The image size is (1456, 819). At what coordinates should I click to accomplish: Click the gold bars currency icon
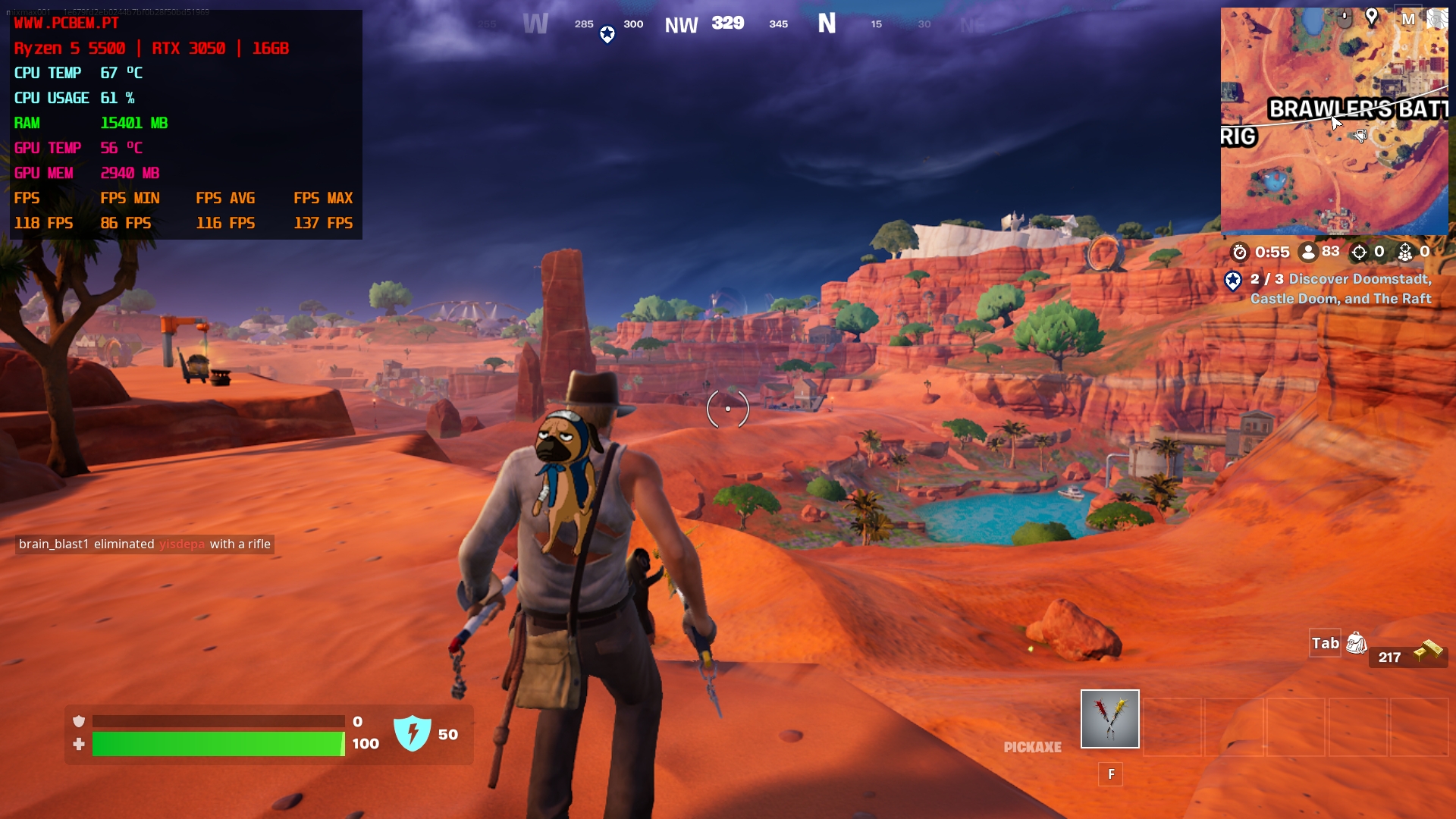[x=1428, y=651]
